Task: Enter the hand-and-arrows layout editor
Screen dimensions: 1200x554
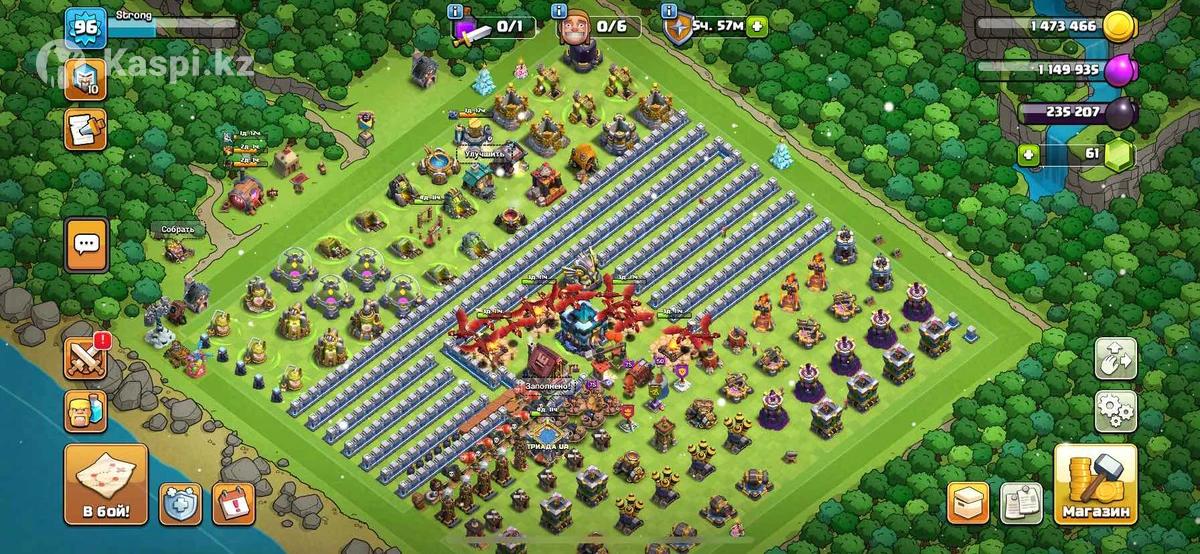Action: coord(1115,358)
